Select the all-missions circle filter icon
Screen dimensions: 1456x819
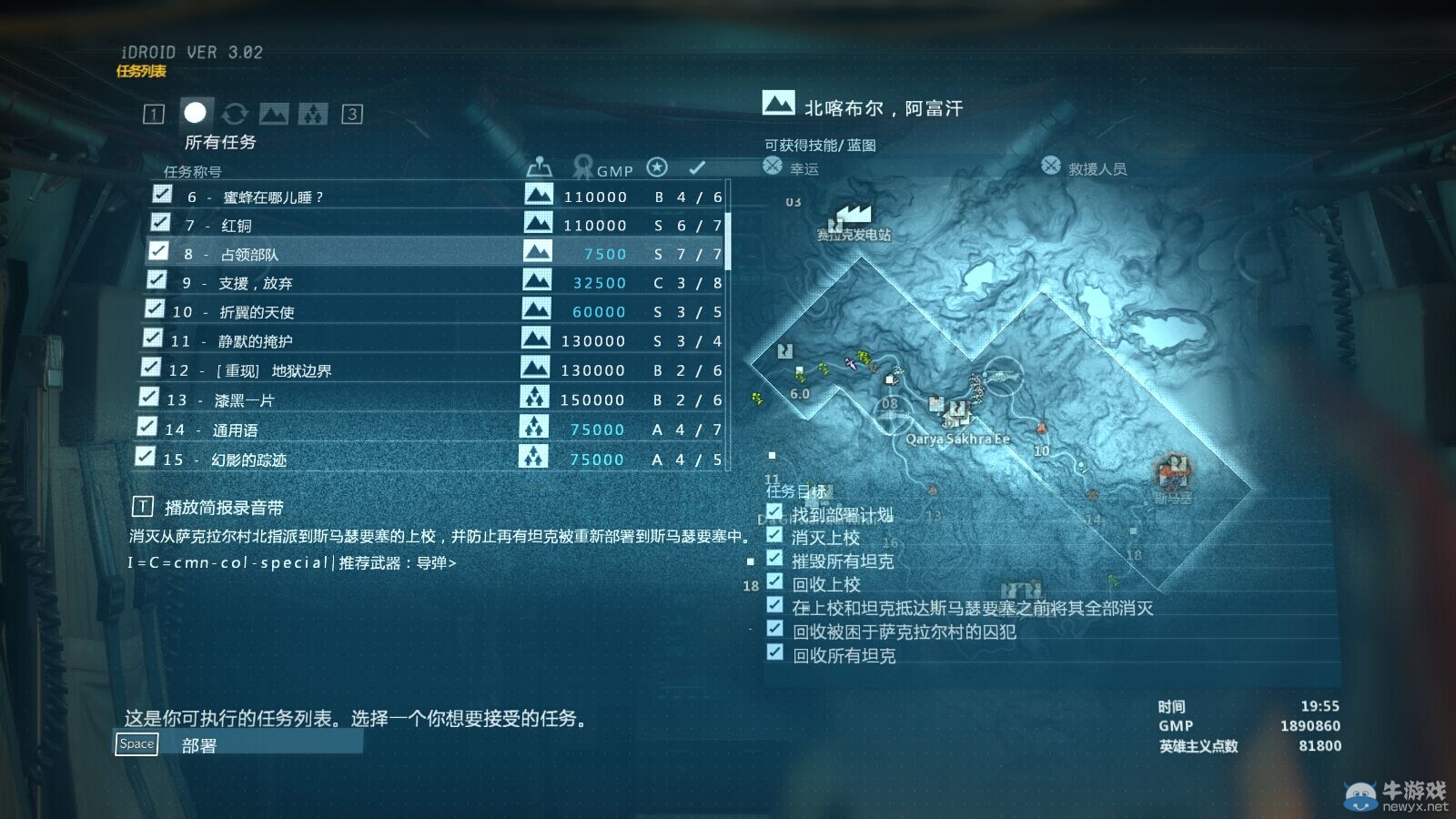pos(194,113)
